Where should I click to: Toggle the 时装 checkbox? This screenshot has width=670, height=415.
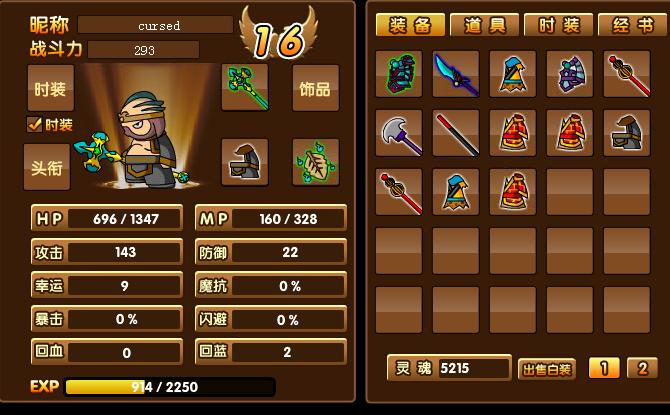point(35,125)
